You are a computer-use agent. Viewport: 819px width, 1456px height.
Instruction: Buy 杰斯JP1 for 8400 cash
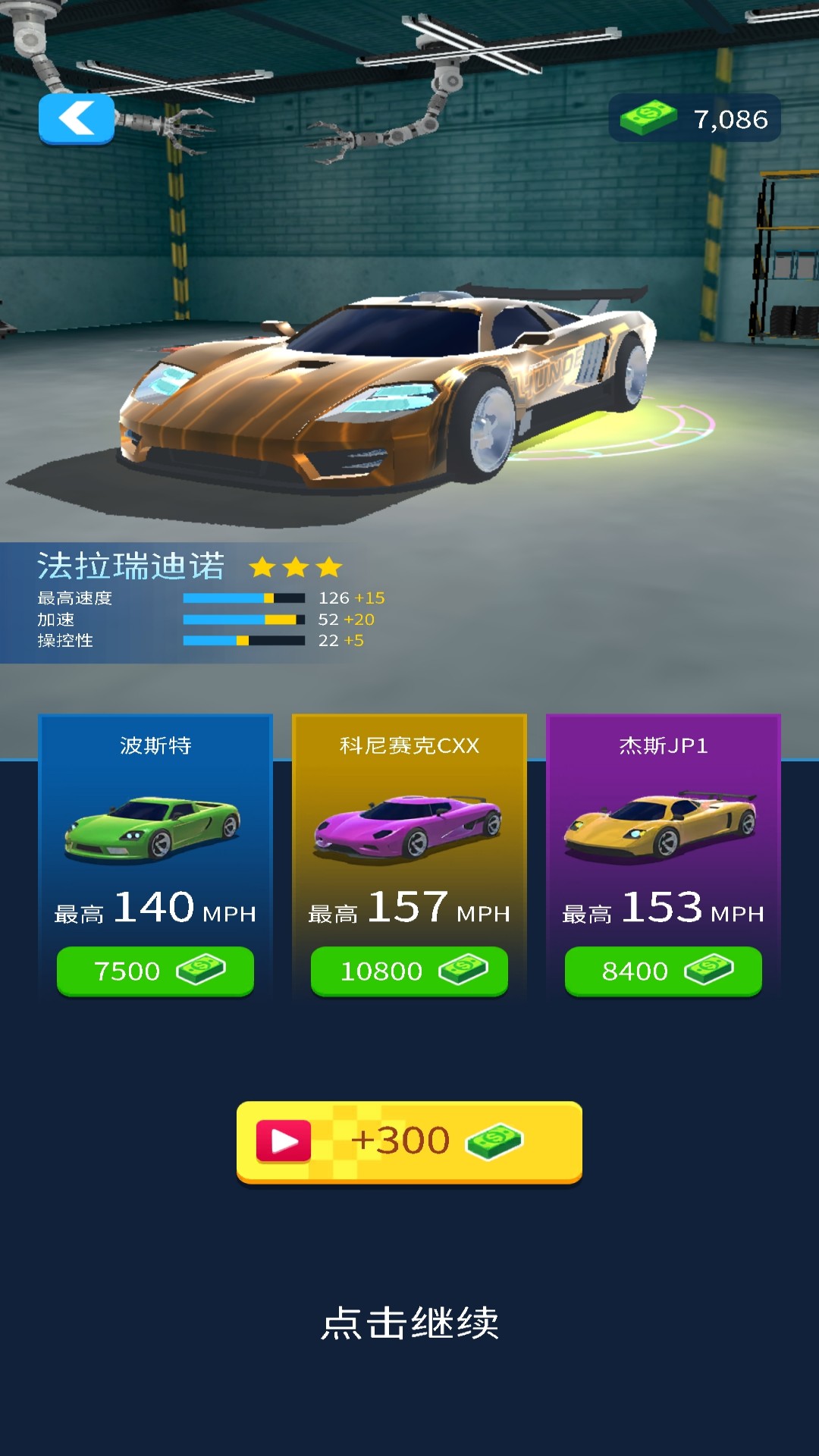pyautogui.click(x=664, y=971)
